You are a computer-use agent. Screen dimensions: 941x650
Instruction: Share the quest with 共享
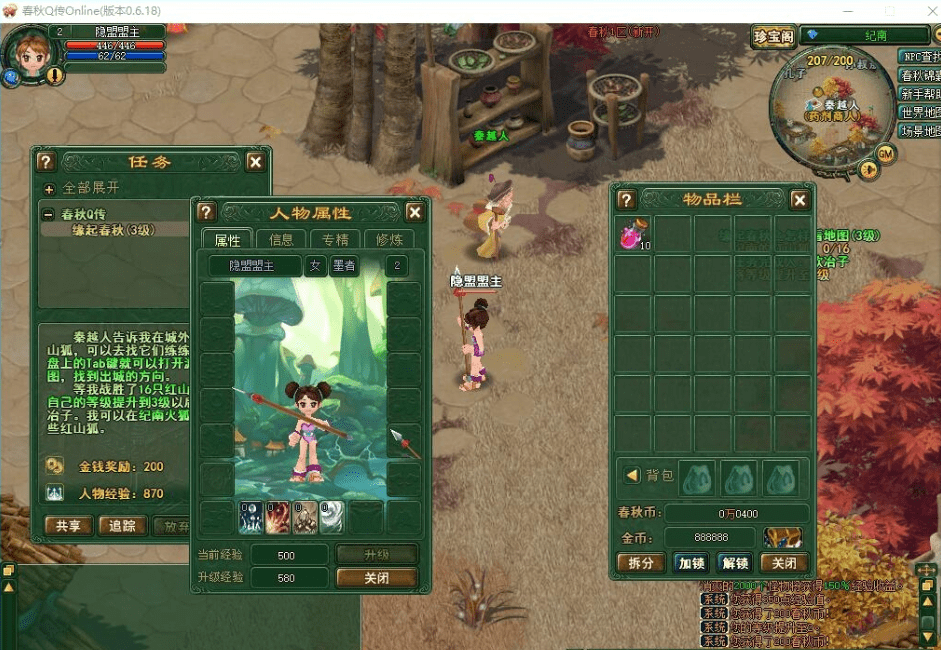[69, 526]
